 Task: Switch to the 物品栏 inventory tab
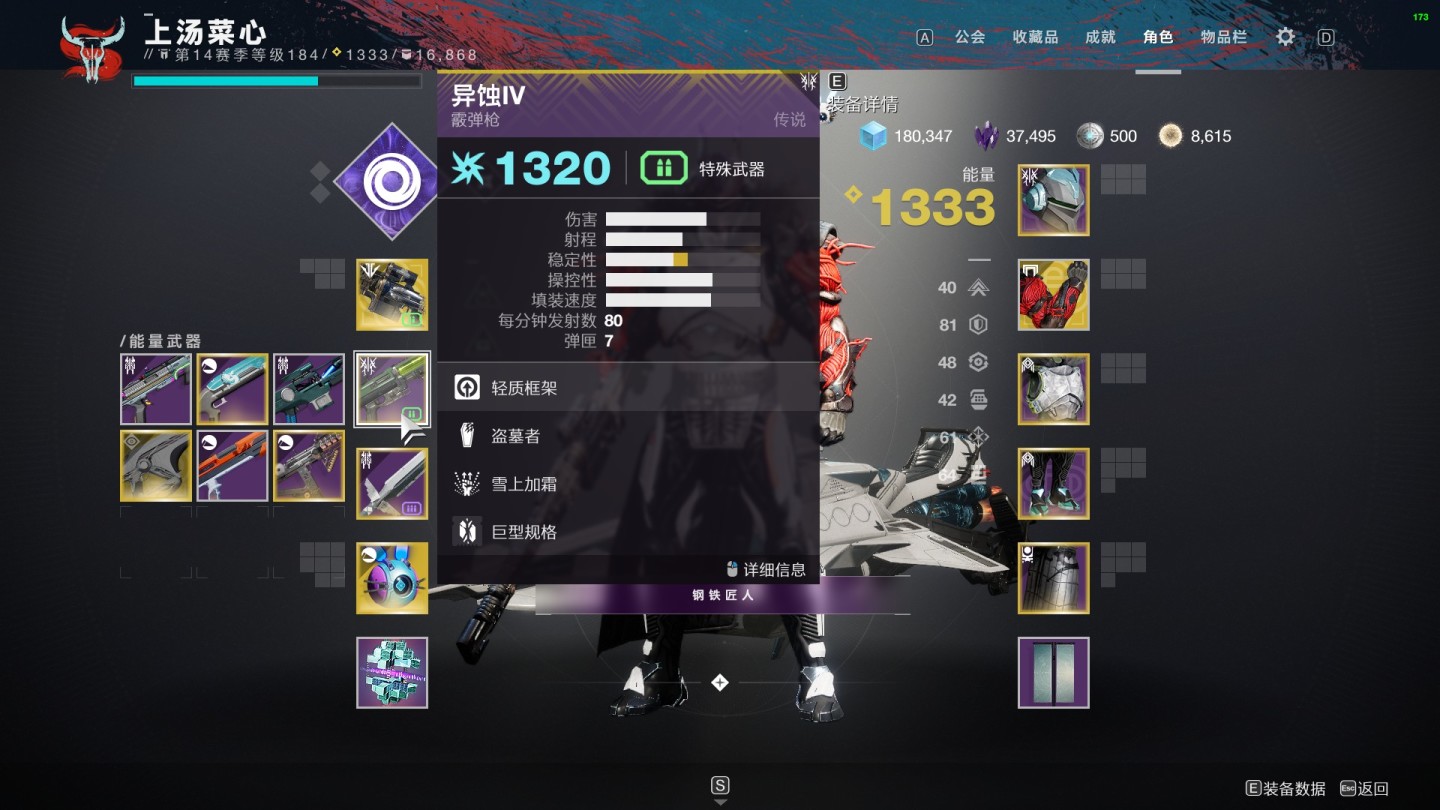(x=1224, y=37)
